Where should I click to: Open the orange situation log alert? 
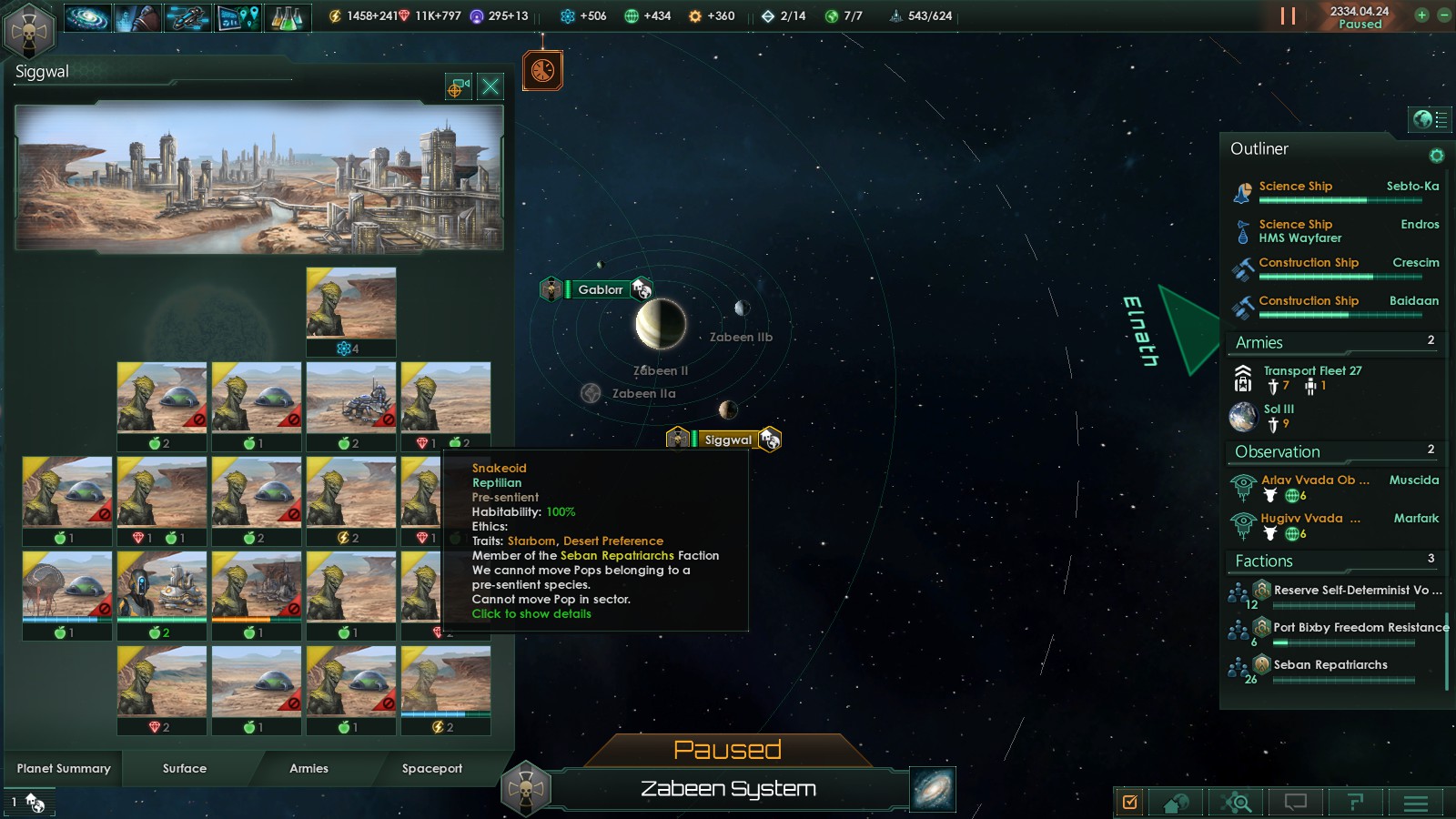coord(542,71)
